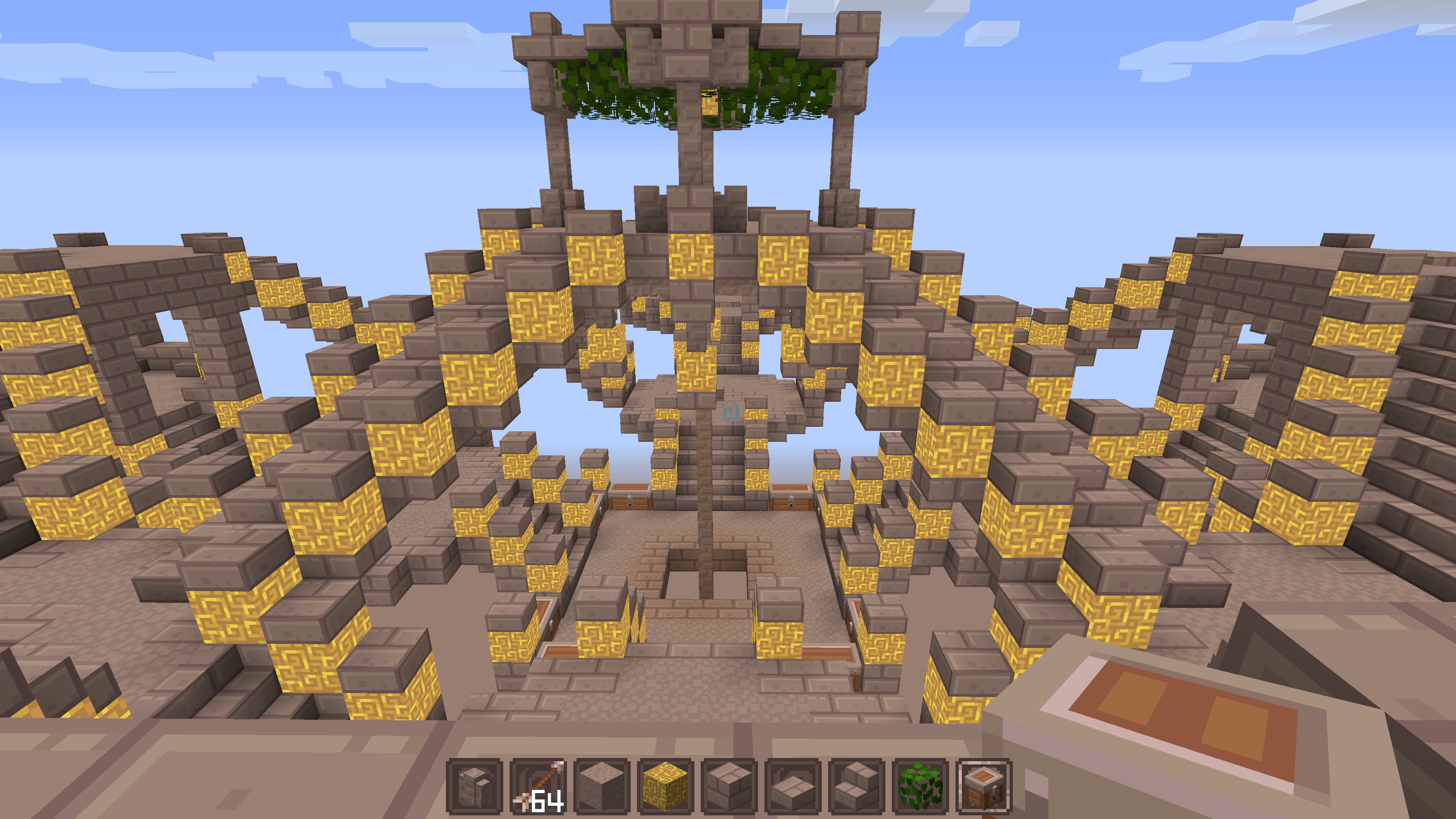The width and height of the screenshot is (1456, 819).
Task: Select the chest hotbar slot
Action: [983, 787]
